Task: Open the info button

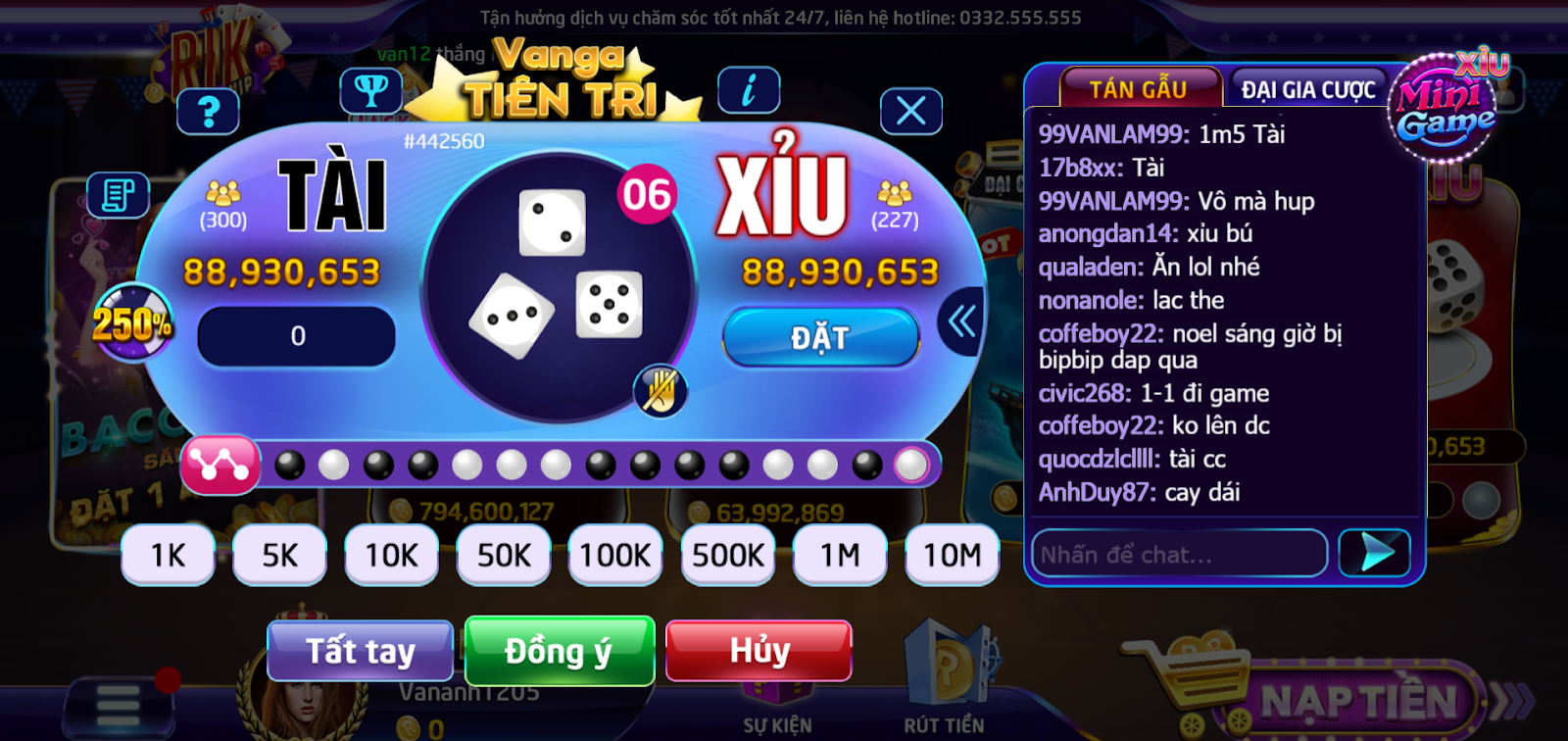Action: point(749,91)
